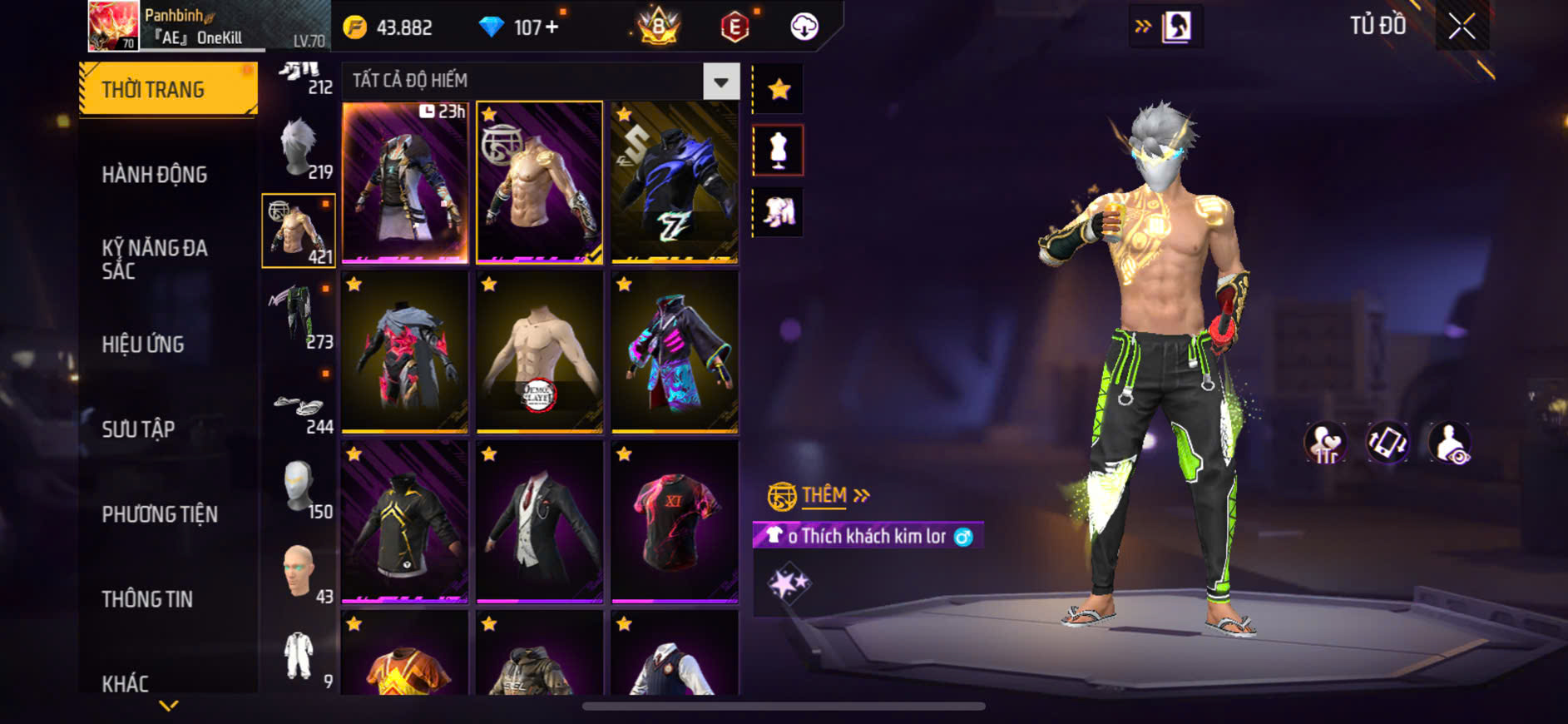The height and width of the screenshot is (724, 1568).
Task: Close the wardrobe screen with the X
Action: (x=1462, y=27)
